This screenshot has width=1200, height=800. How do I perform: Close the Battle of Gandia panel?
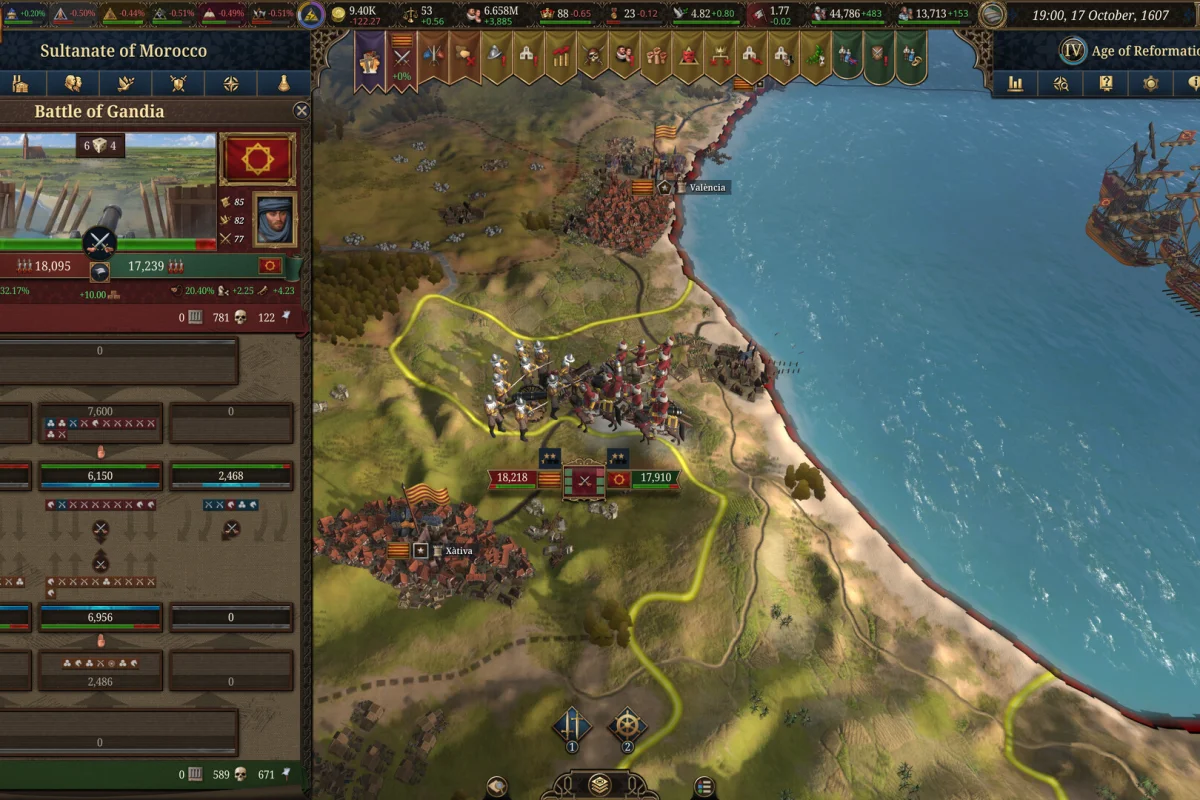pyautogui.click(x=301, y=111)
